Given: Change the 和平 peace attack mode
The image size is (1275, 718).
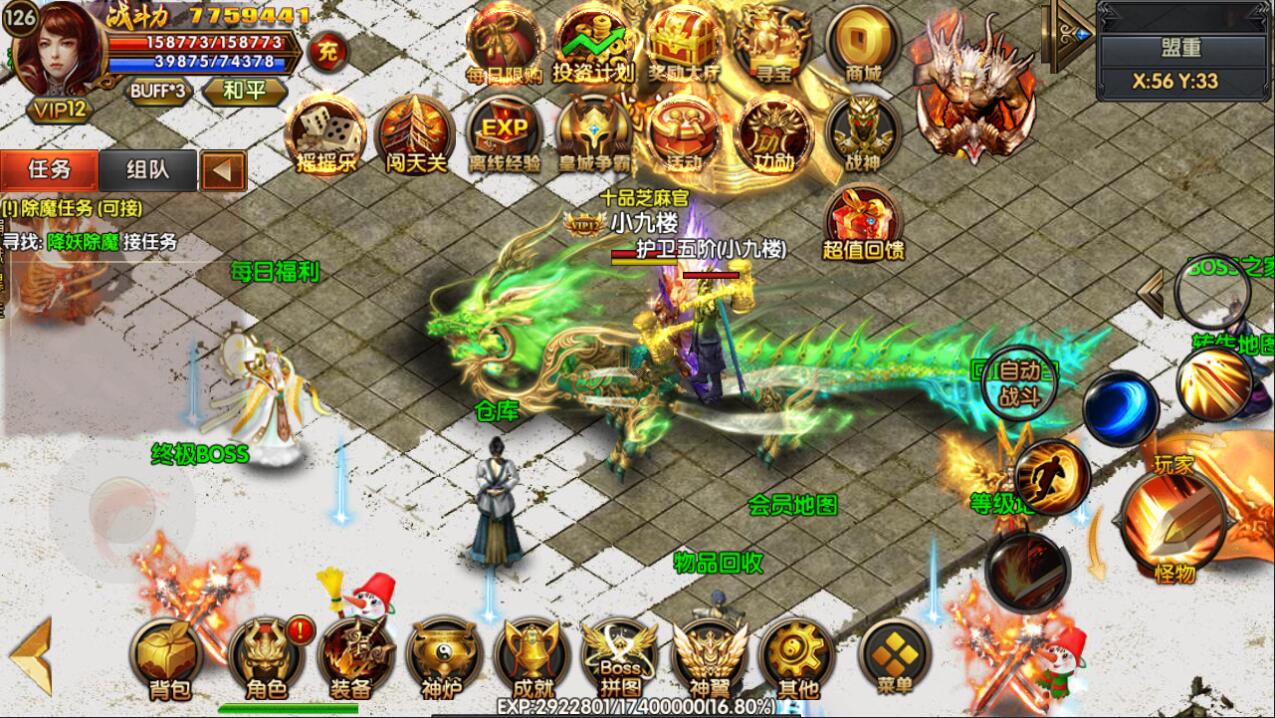Looking at the screenshot, I should 243,91.
